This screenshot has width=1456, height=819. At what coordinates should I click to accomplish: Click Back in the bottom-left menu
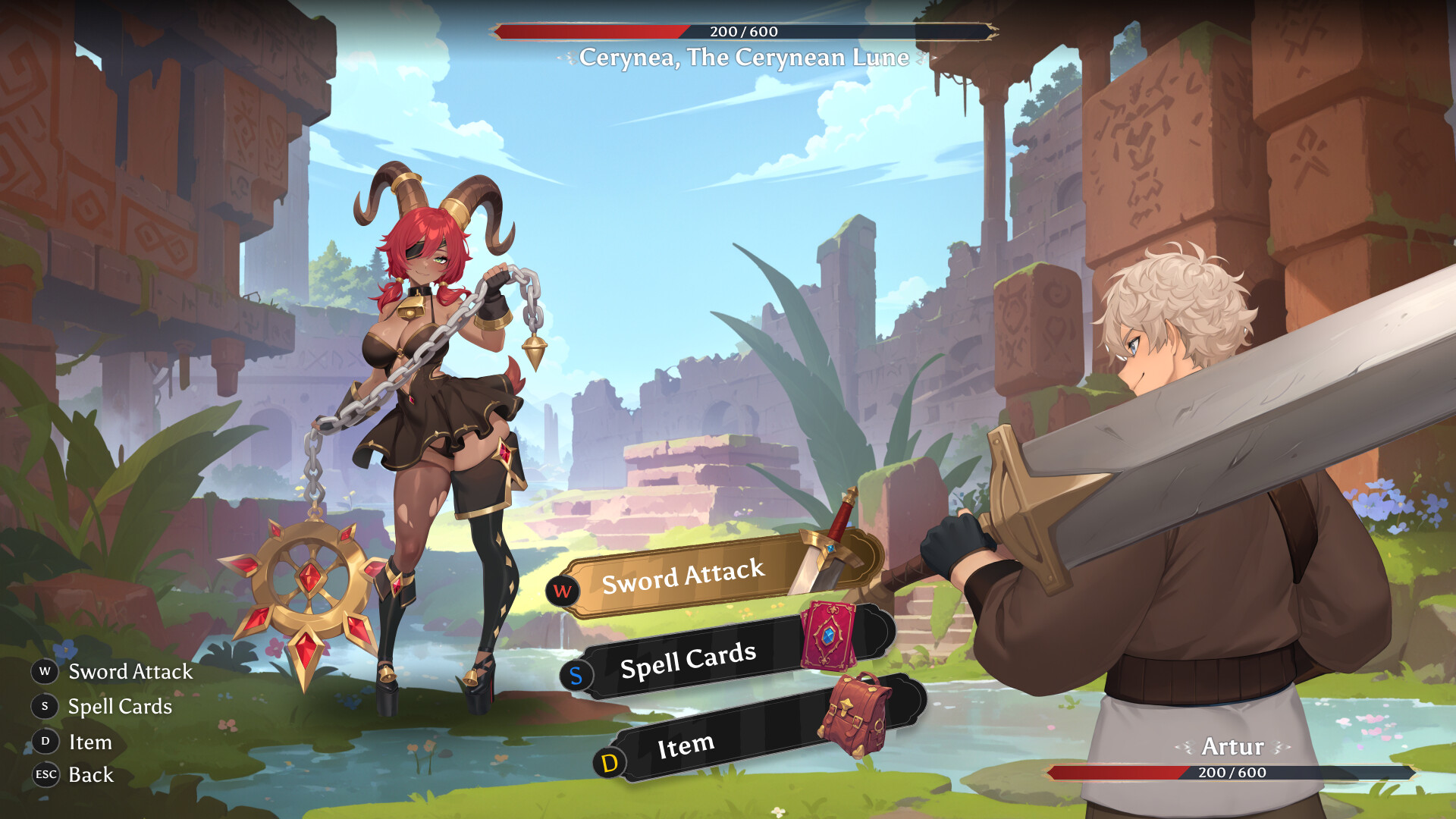(x=90, y=775)
